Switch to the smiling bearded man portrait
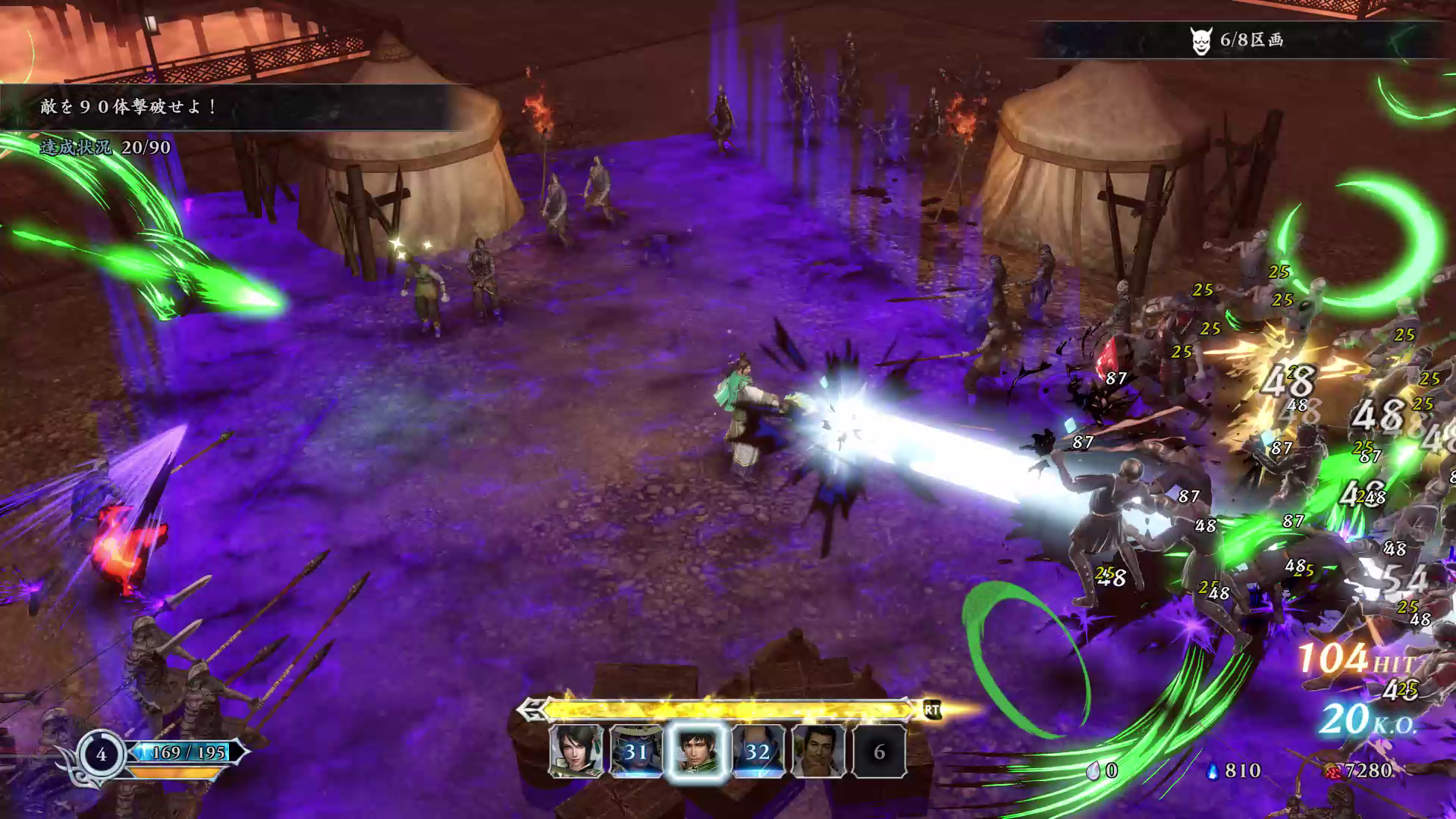The height and width of the screenshot is (819, 1456). 819,751
